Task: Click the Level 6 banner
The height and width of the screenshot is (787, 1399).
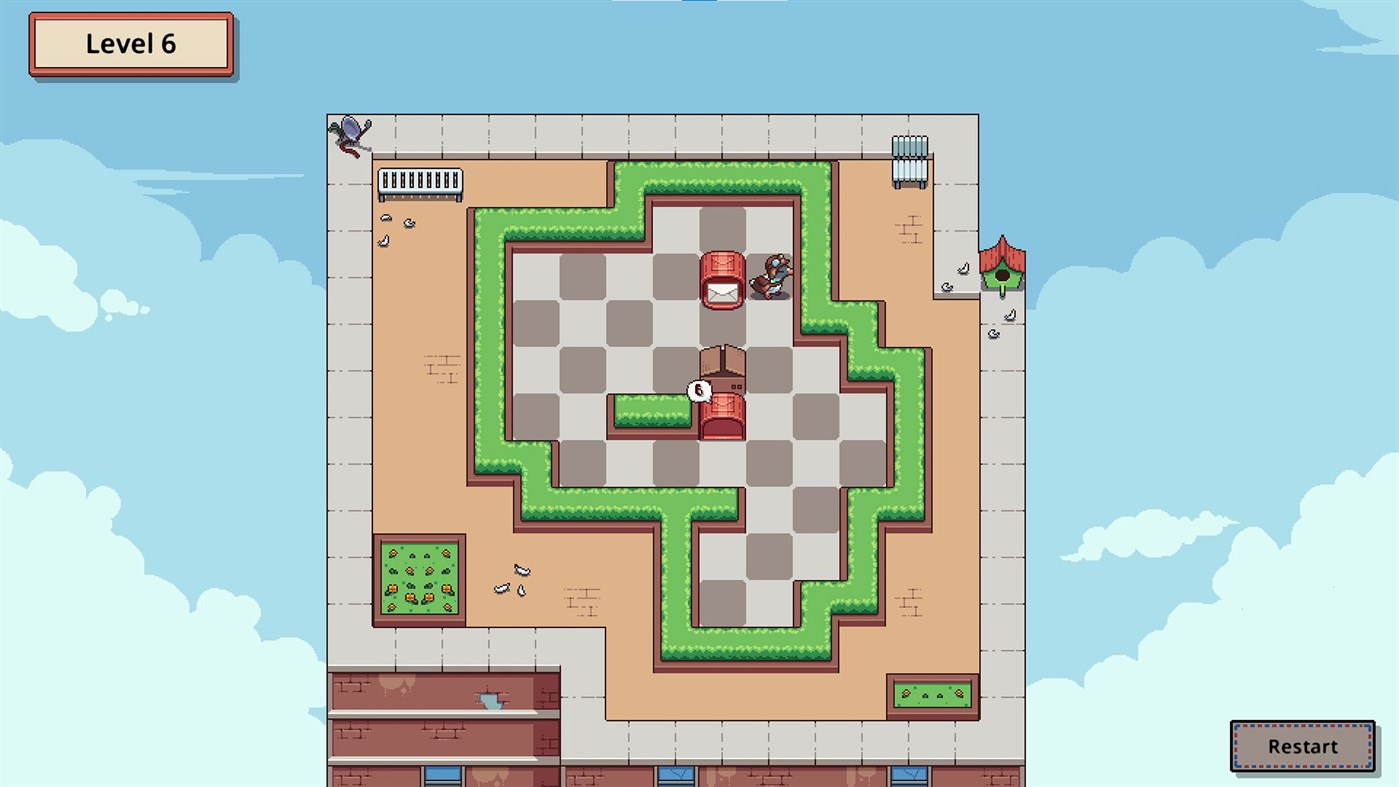Action: [131, 43]
